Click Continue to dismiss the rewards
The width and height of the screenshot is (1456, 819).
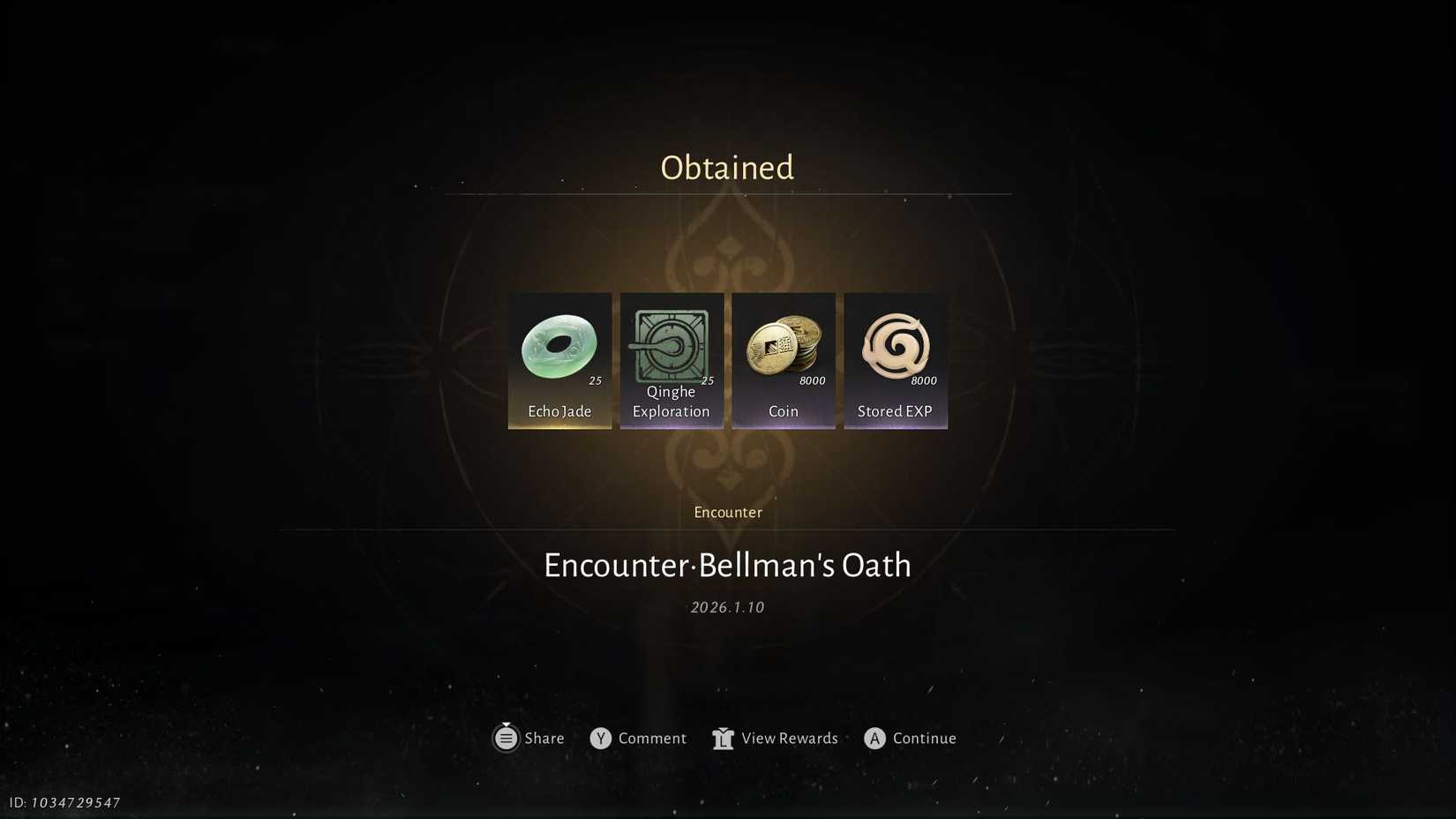point(910,738)
